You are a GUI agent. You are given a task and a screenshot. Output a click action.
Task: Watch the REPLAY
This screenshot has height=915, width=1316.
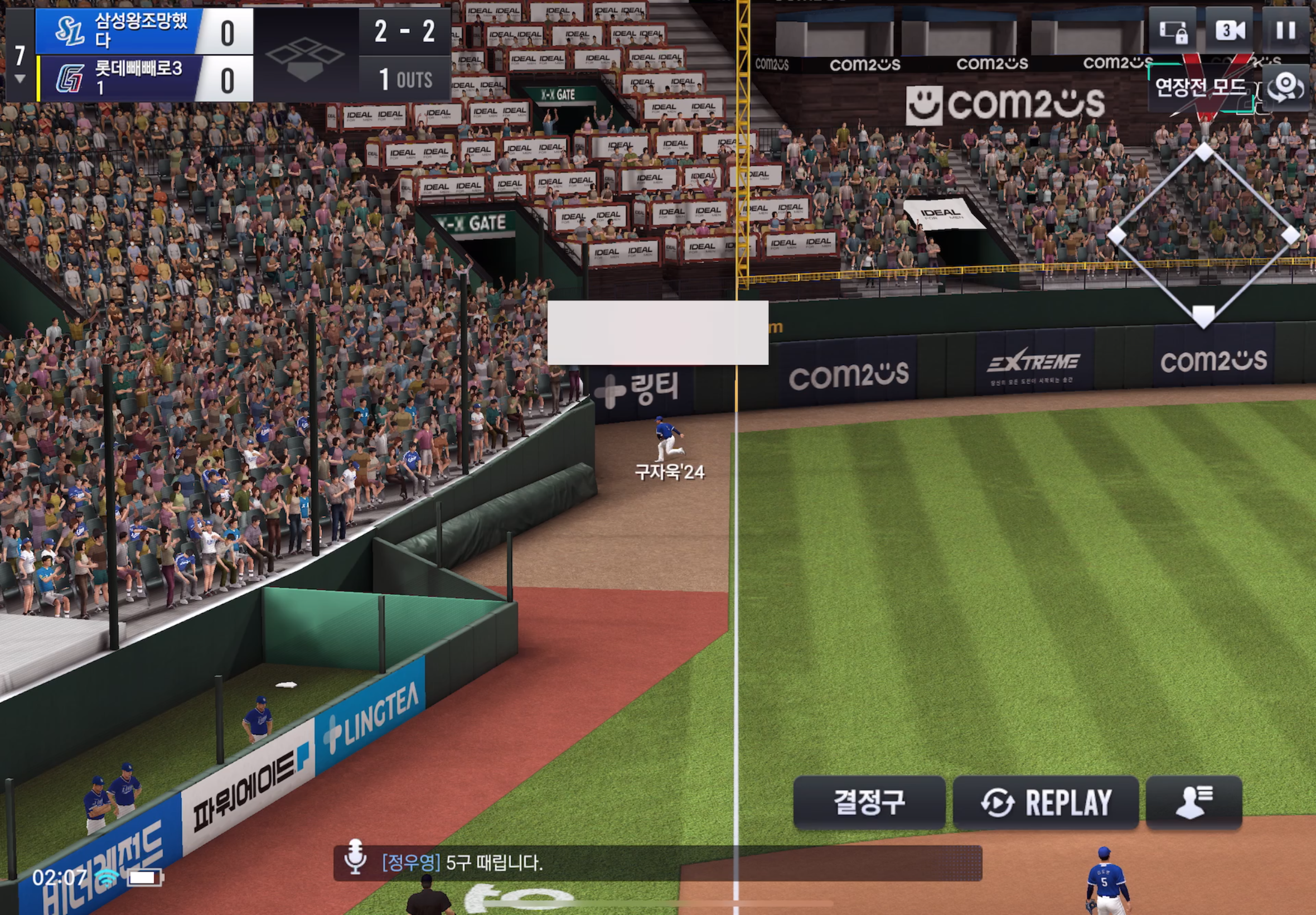(x=1046, y=802)
